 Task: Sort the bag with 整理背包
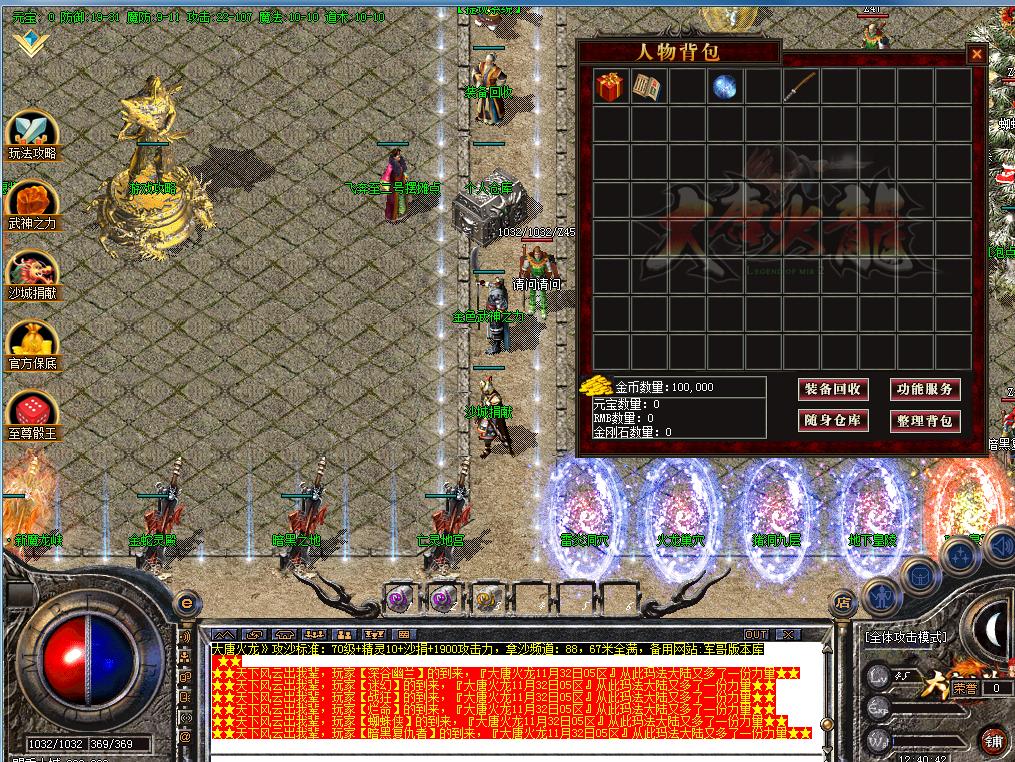click(x=925, y=421)
